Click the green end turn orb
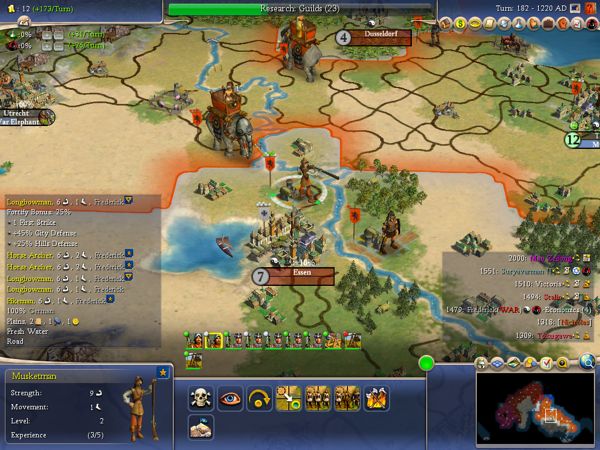Screen dimensions: 600x450 coord(427,362)
